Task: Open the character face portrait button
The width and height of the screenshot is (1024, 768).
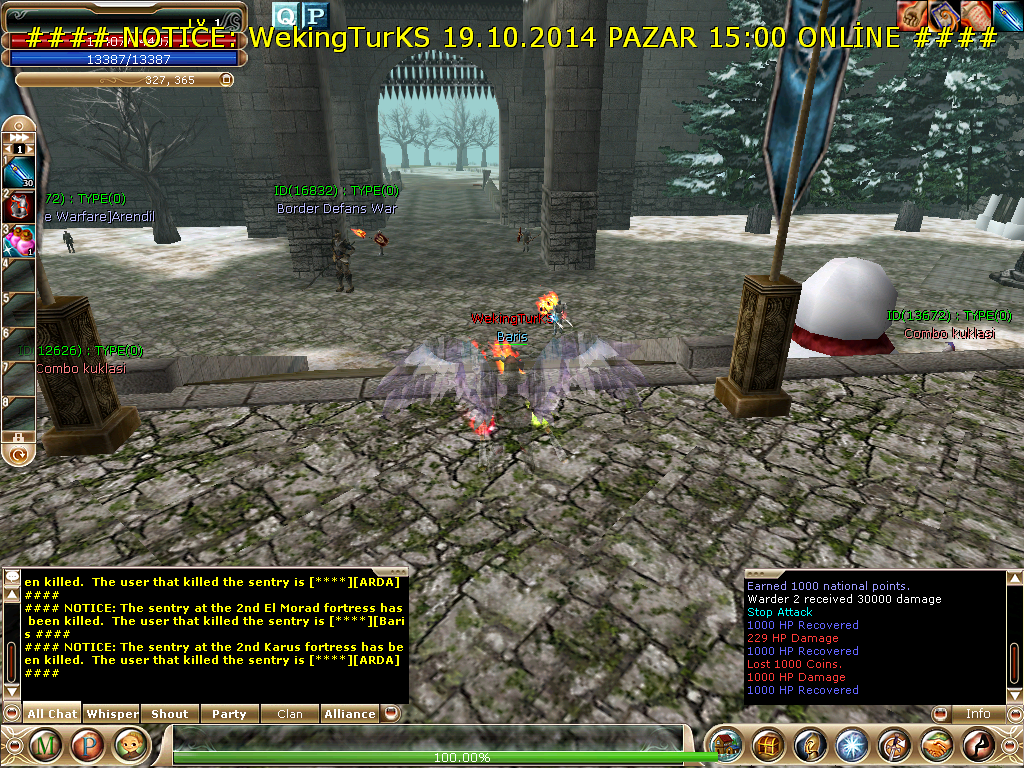Action: [131, 745]
